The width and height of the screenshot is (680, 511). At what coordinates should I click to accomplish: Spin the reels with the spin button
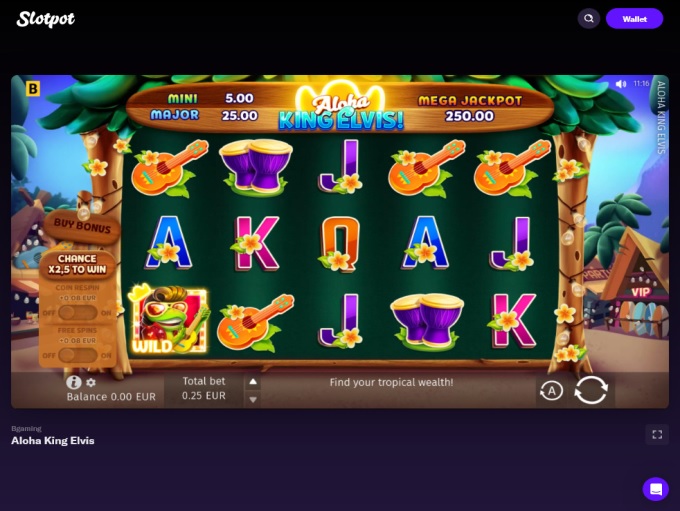(x=591, y=390)
